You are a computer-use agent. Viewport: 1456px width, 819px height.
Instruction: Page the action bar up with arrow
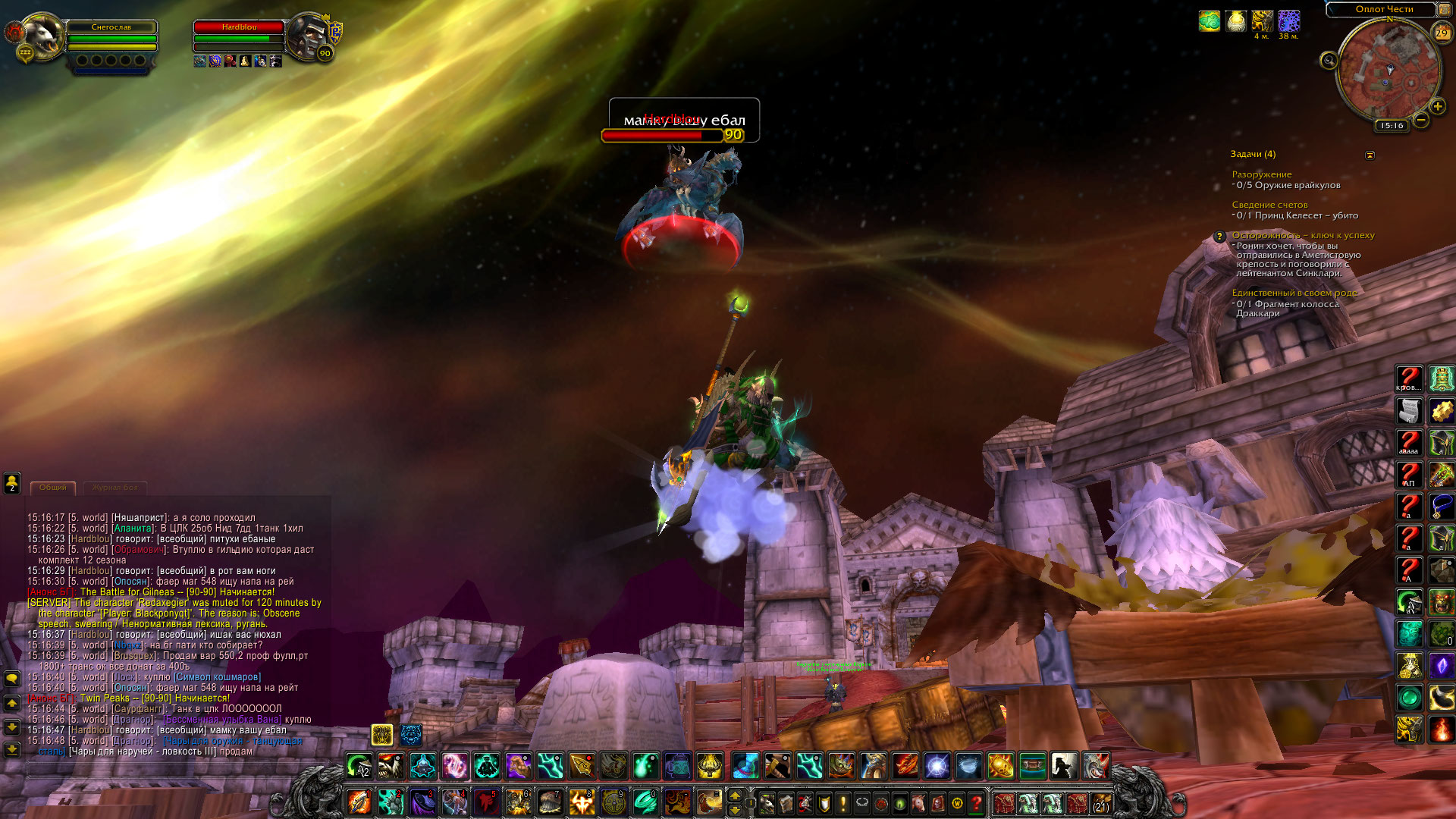pyautogui.click(x=734, y=795)
